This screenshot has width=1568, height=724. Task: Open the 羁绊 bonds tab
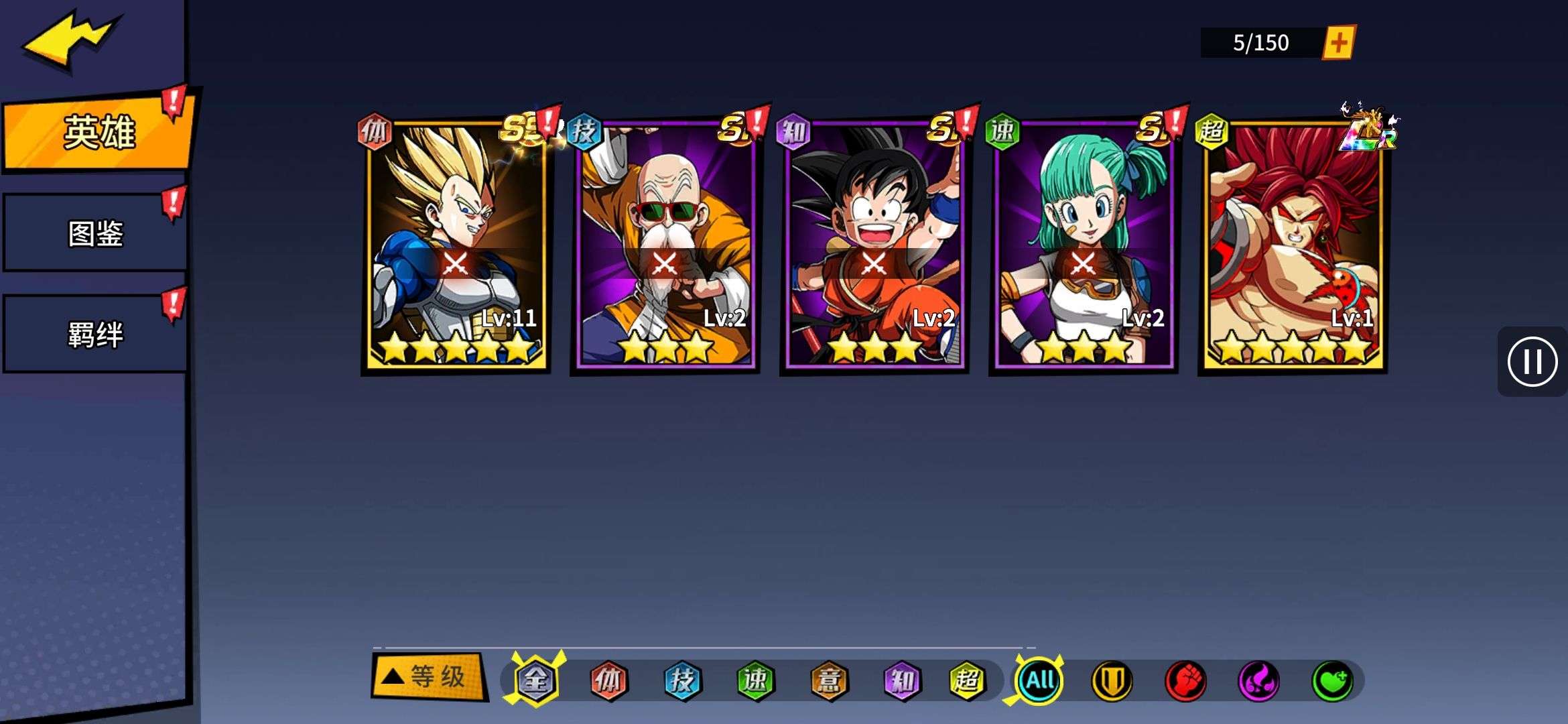(x=95, y=334)
